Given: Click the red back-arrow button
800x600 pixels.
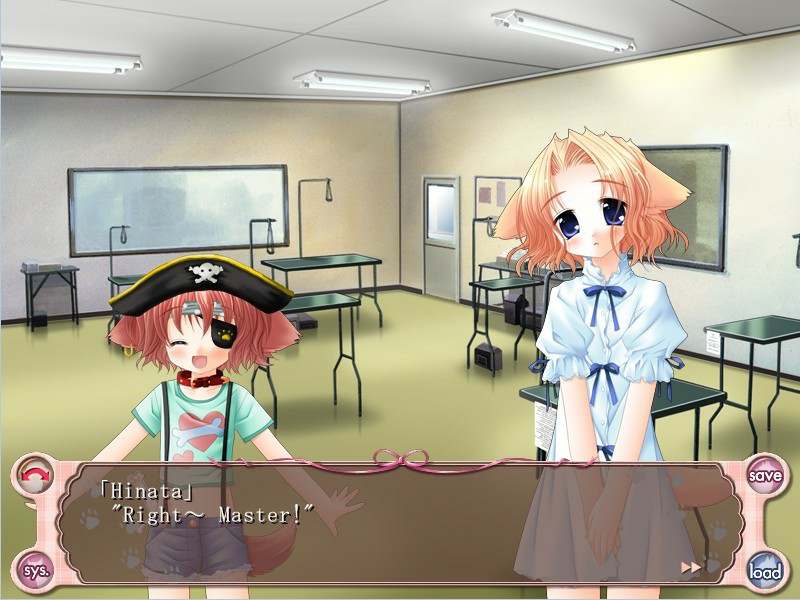Looking at the screenshot, I should click(35, 475).
